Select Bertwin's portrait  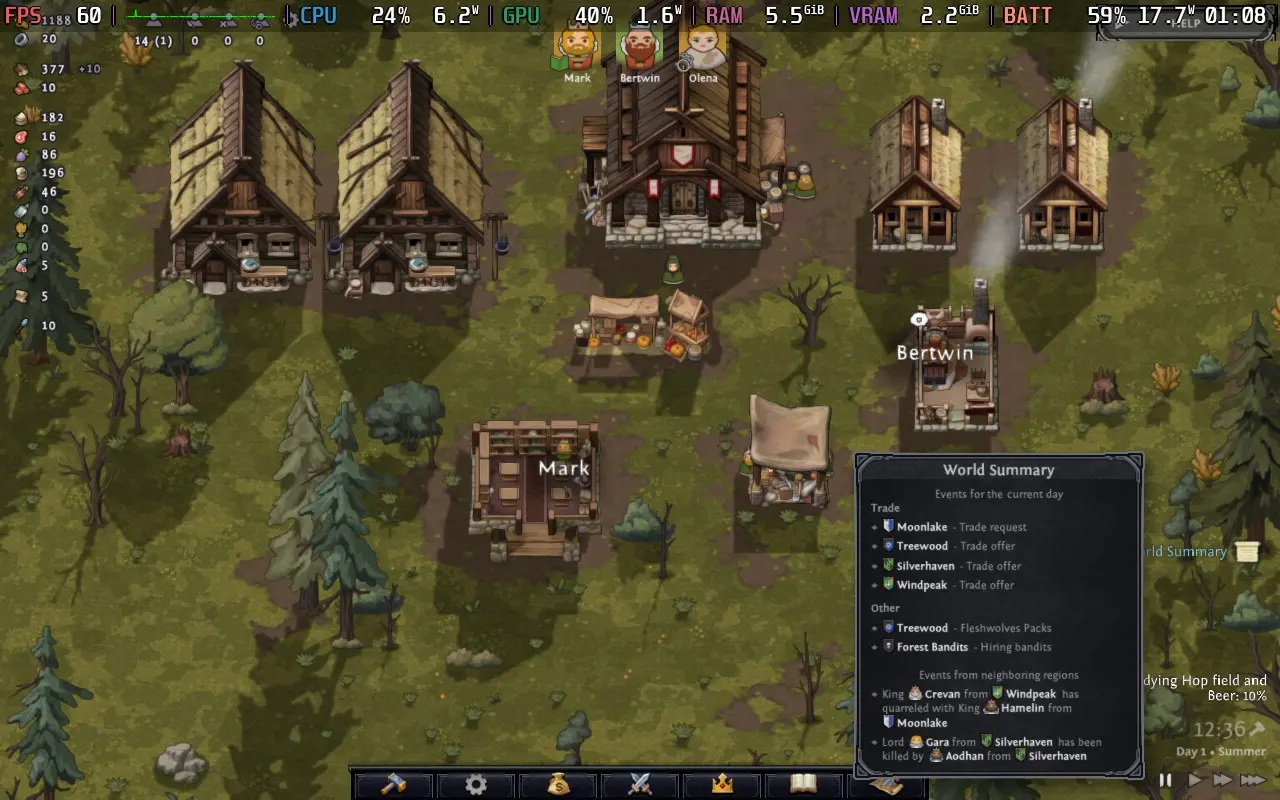click(x=639, y=48)
